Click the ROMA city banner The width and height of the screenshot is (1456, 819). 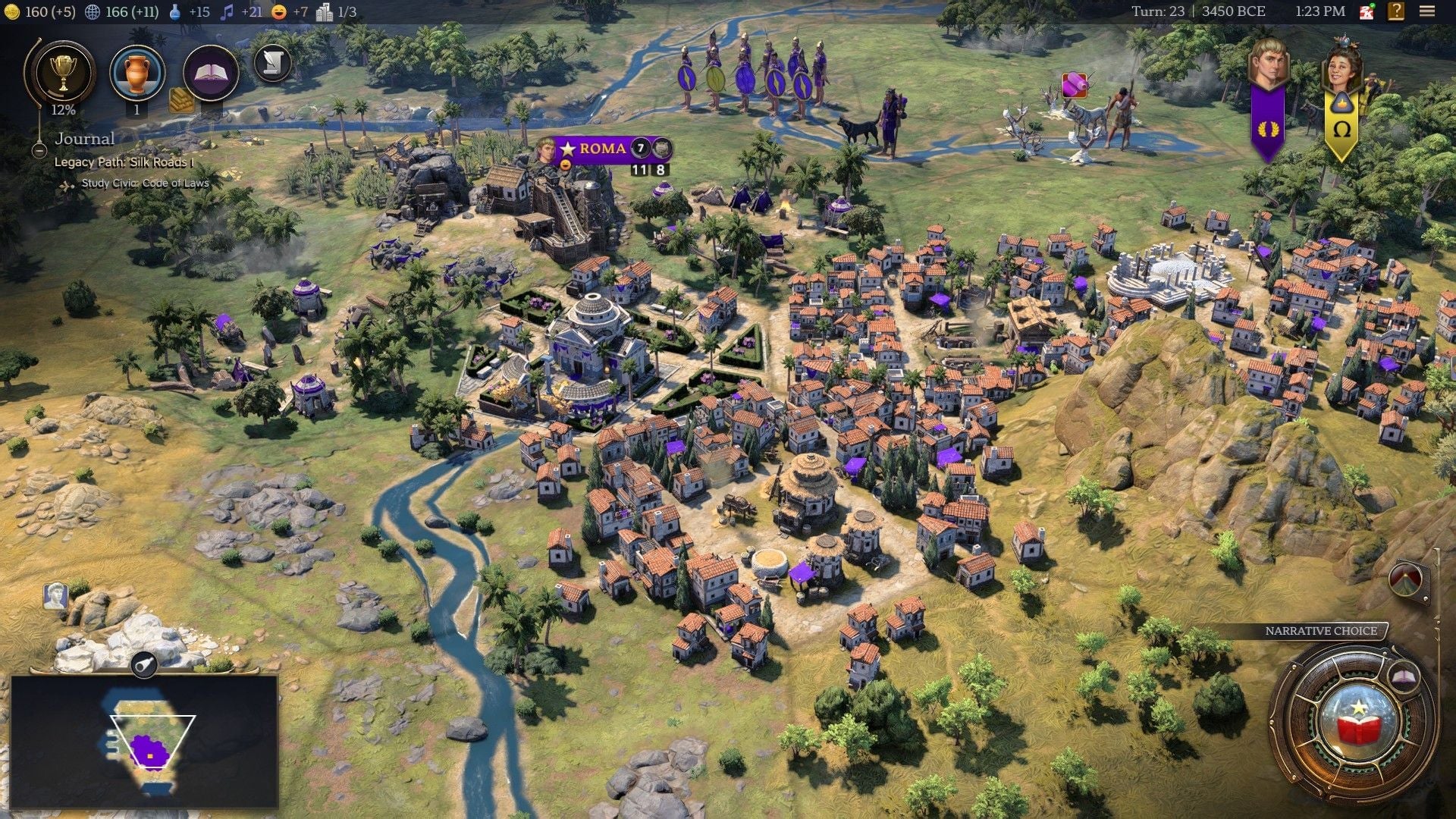coord(602,149)
